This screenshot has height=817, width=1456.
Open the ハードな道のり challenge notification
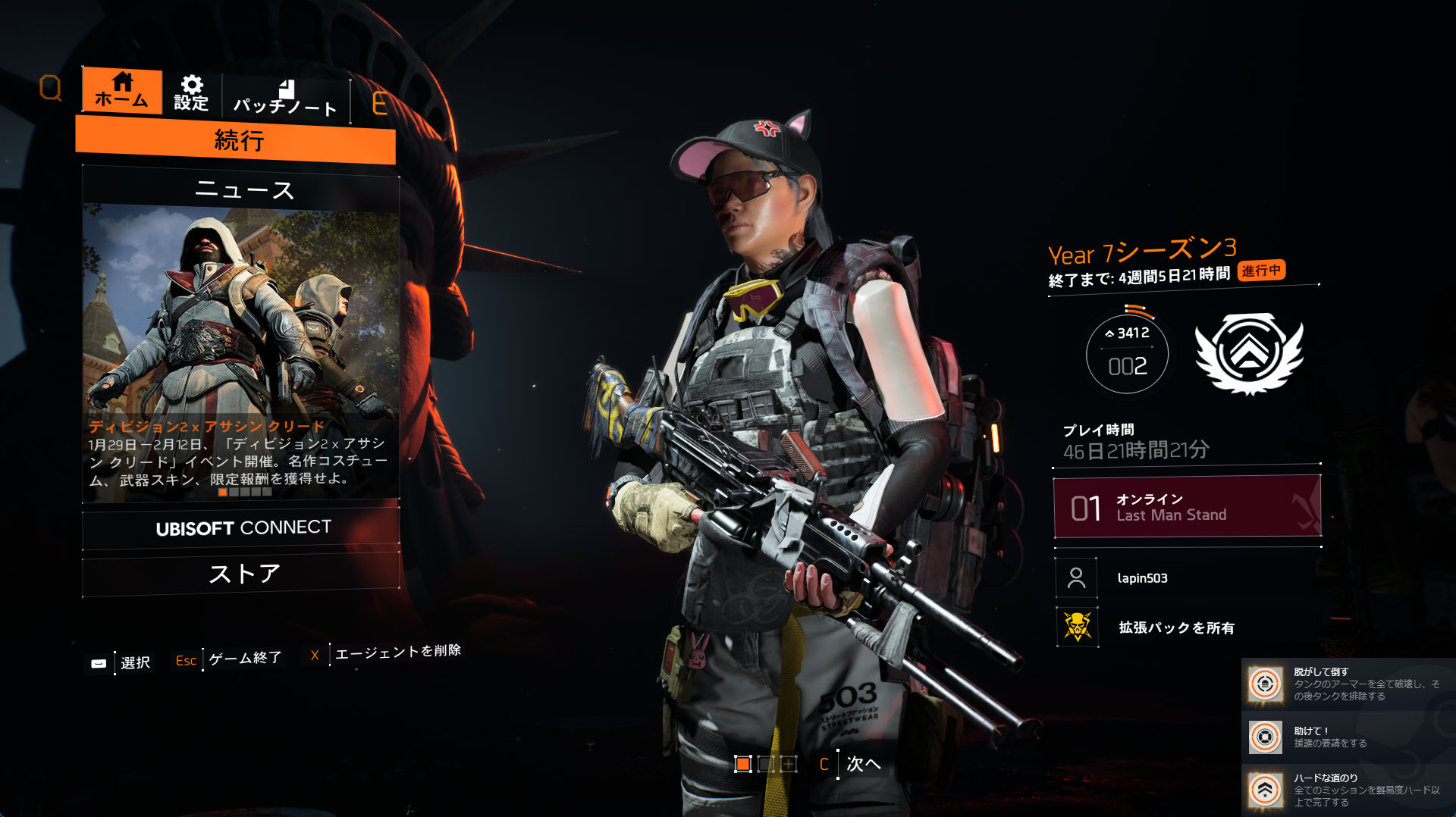click(x=1346, y=790)
